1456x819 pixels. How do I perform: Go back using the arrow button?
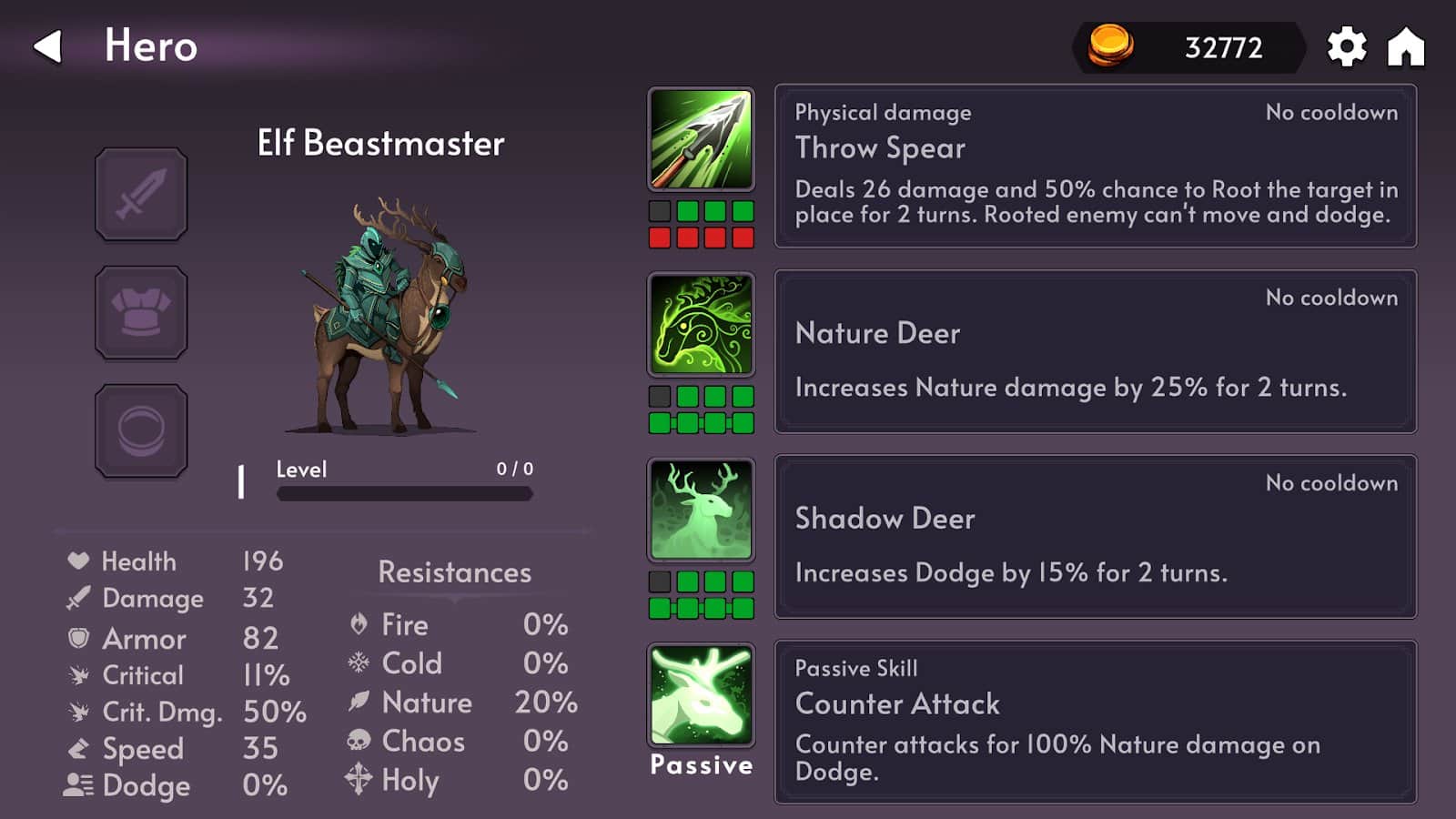[x=48, y=46]
